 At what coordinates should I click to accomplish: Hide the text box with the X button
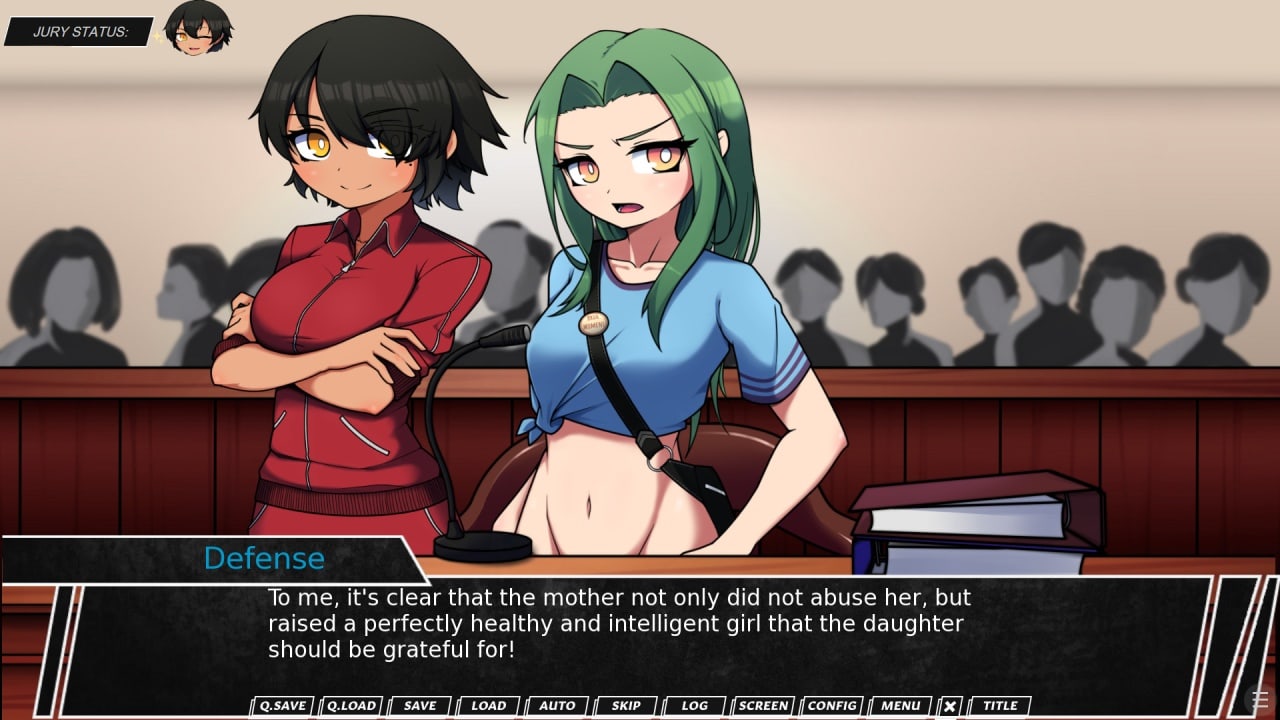coord(950,706)
